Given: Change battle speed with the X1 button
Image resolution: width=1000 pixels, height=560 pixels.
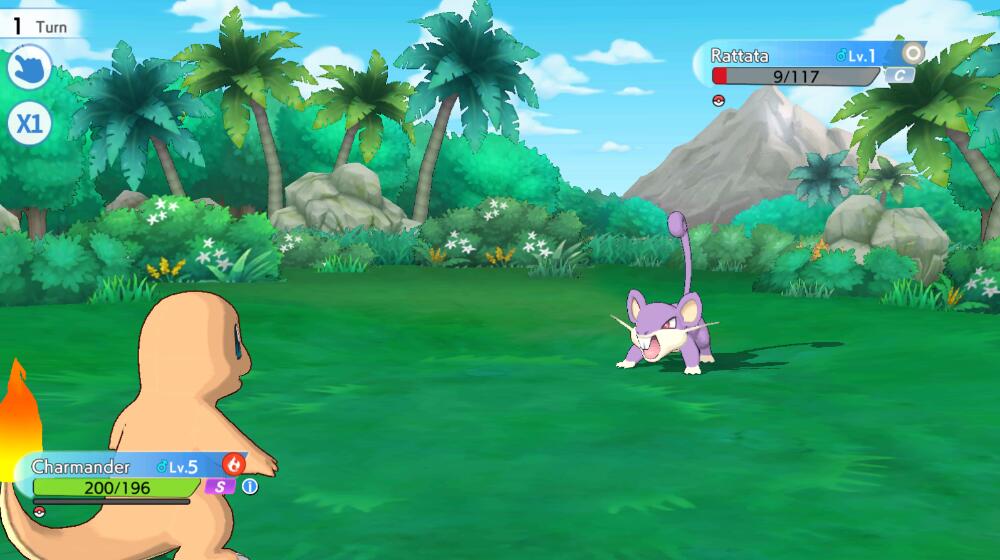Looking at the screenshot, I should tap(29, 124).
